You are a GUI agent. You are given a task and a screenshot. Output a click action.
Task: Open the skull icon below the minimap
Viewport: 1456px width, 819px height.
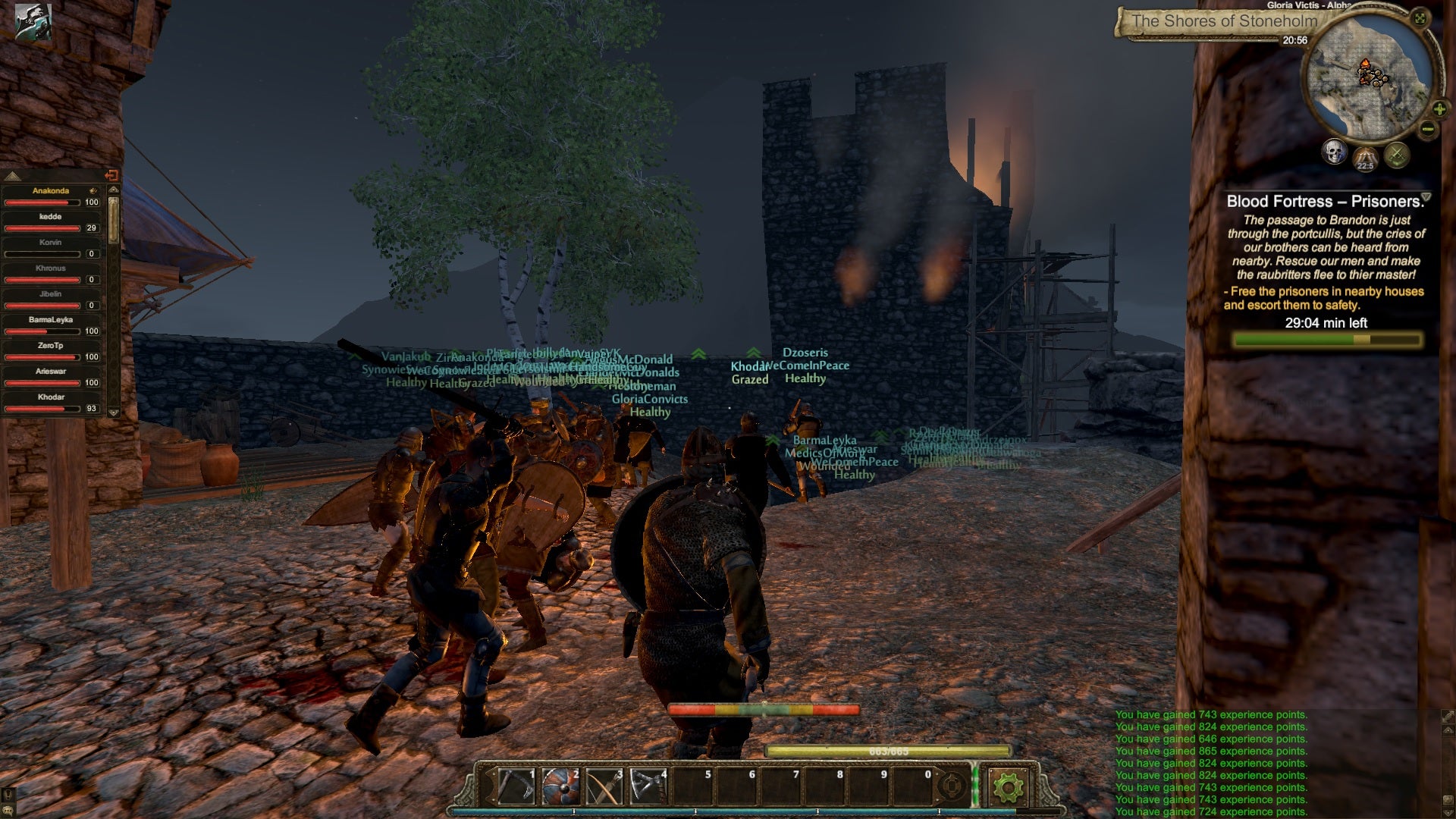click(x=1334, y=152)
